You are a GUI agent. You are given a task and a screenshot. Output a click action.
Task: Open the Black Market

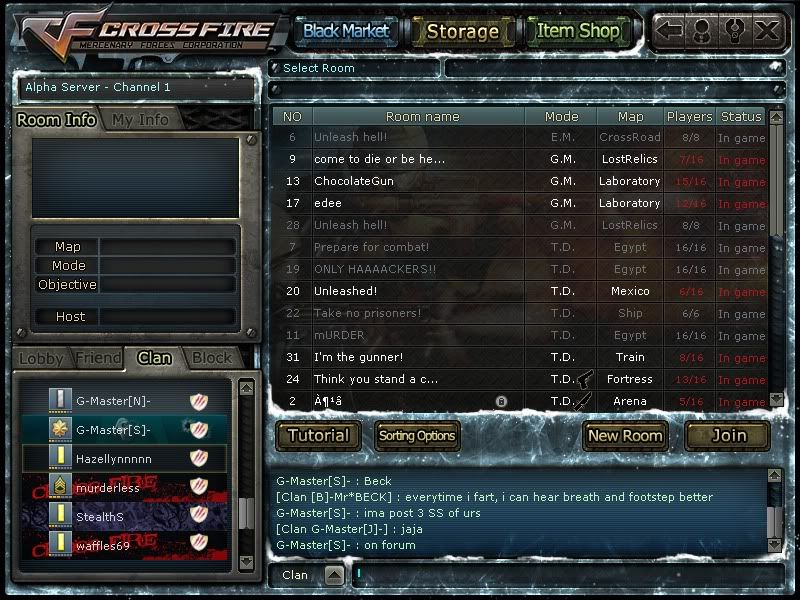pos(346,31)
